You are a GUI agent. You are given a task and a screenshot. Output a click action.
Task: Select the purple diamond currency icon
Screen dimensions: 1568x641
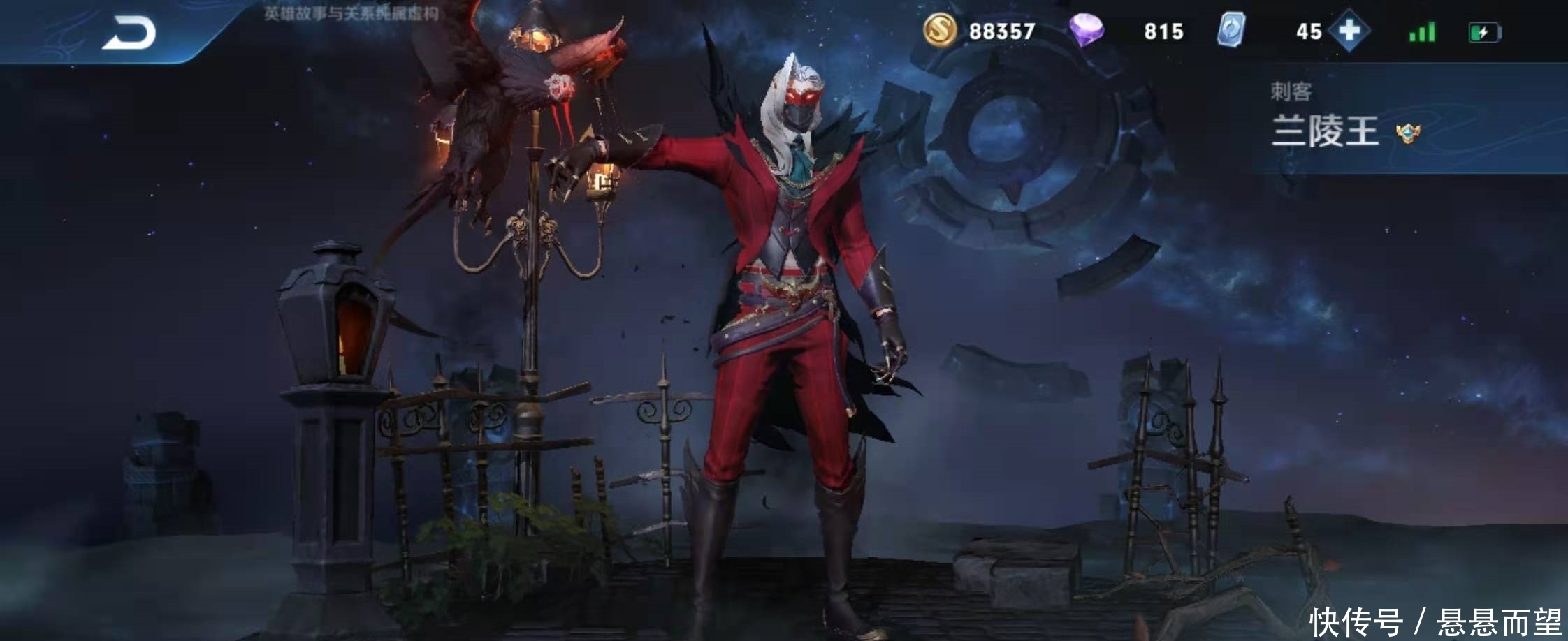tap(1087, 30)
